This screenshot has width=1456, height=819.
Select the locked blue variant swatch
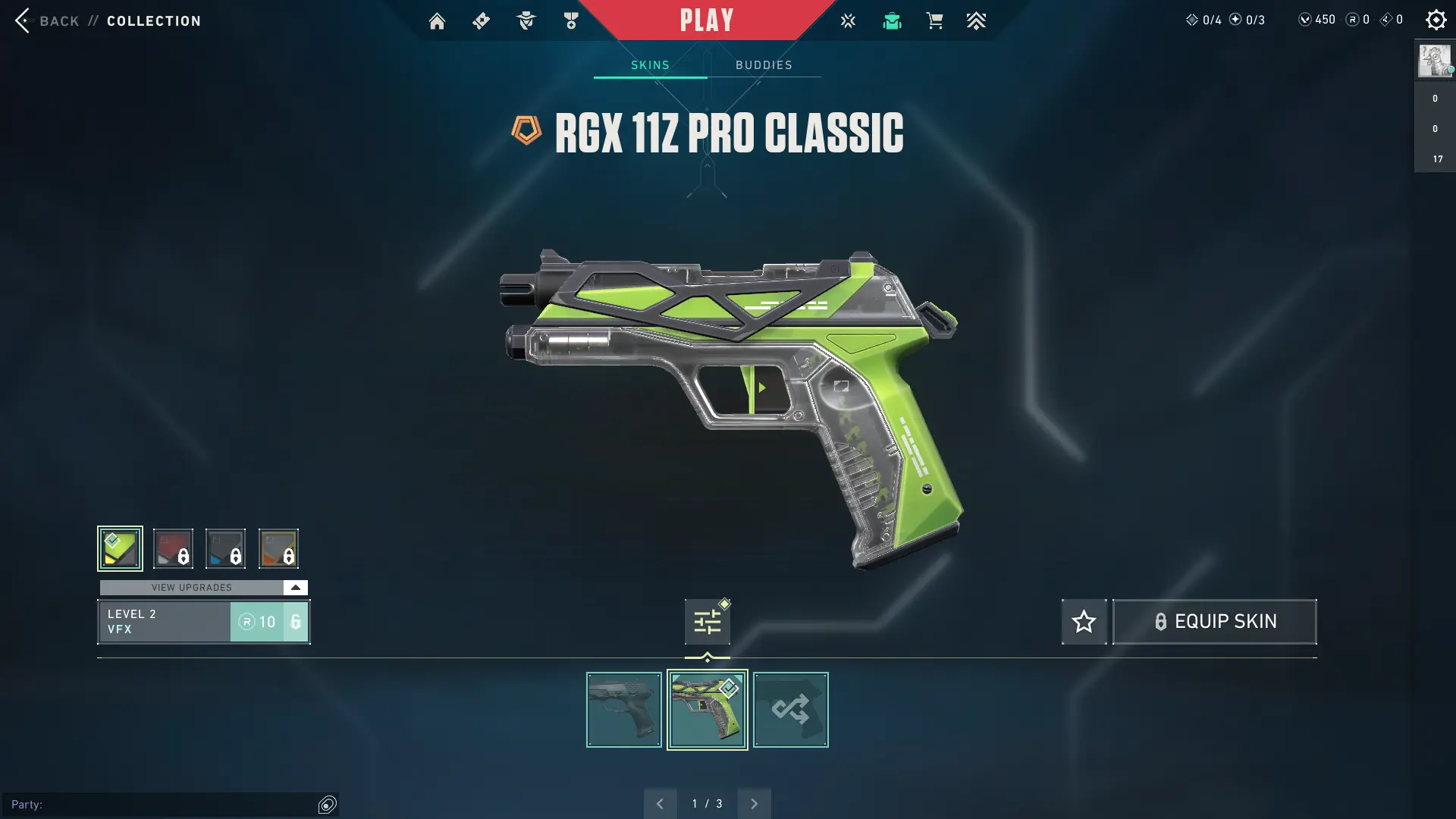tap(225, 548)
